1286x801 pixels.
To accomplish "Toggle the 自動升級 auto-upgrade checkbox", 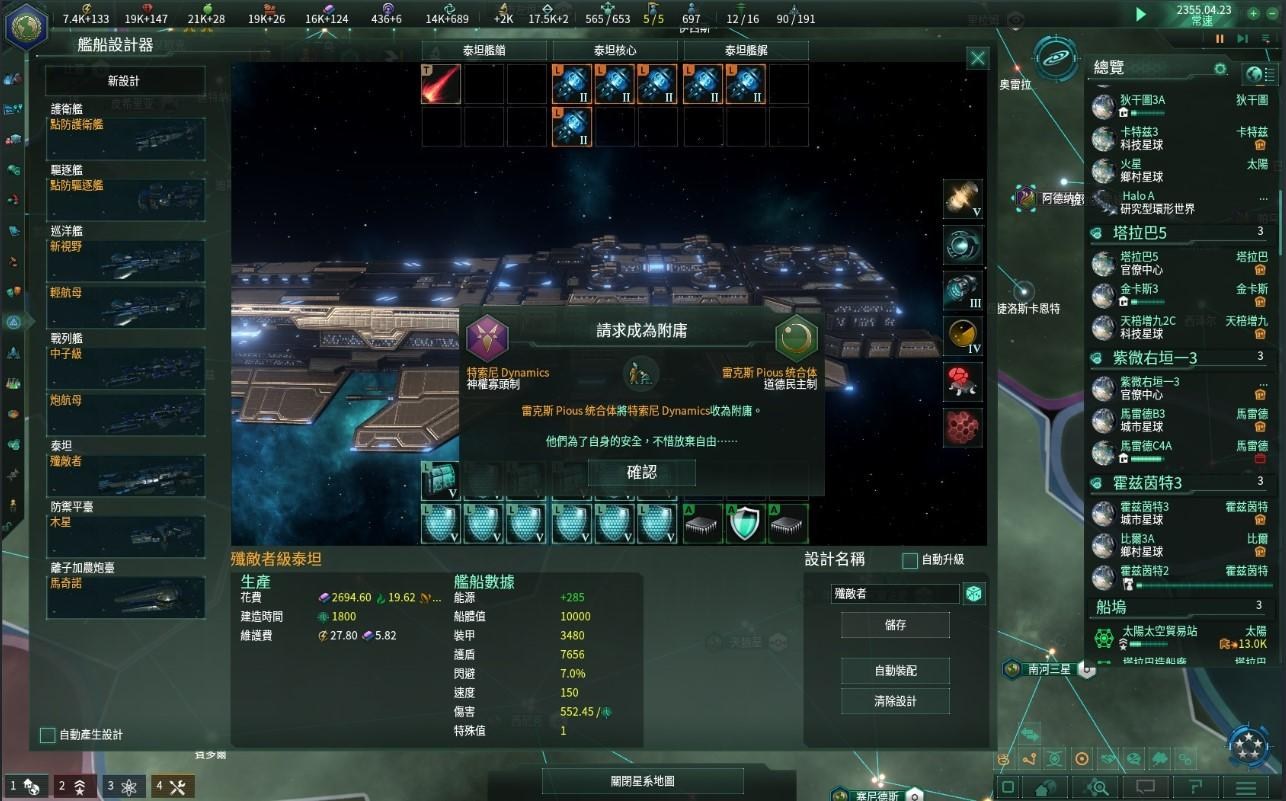I will (910, 560).
